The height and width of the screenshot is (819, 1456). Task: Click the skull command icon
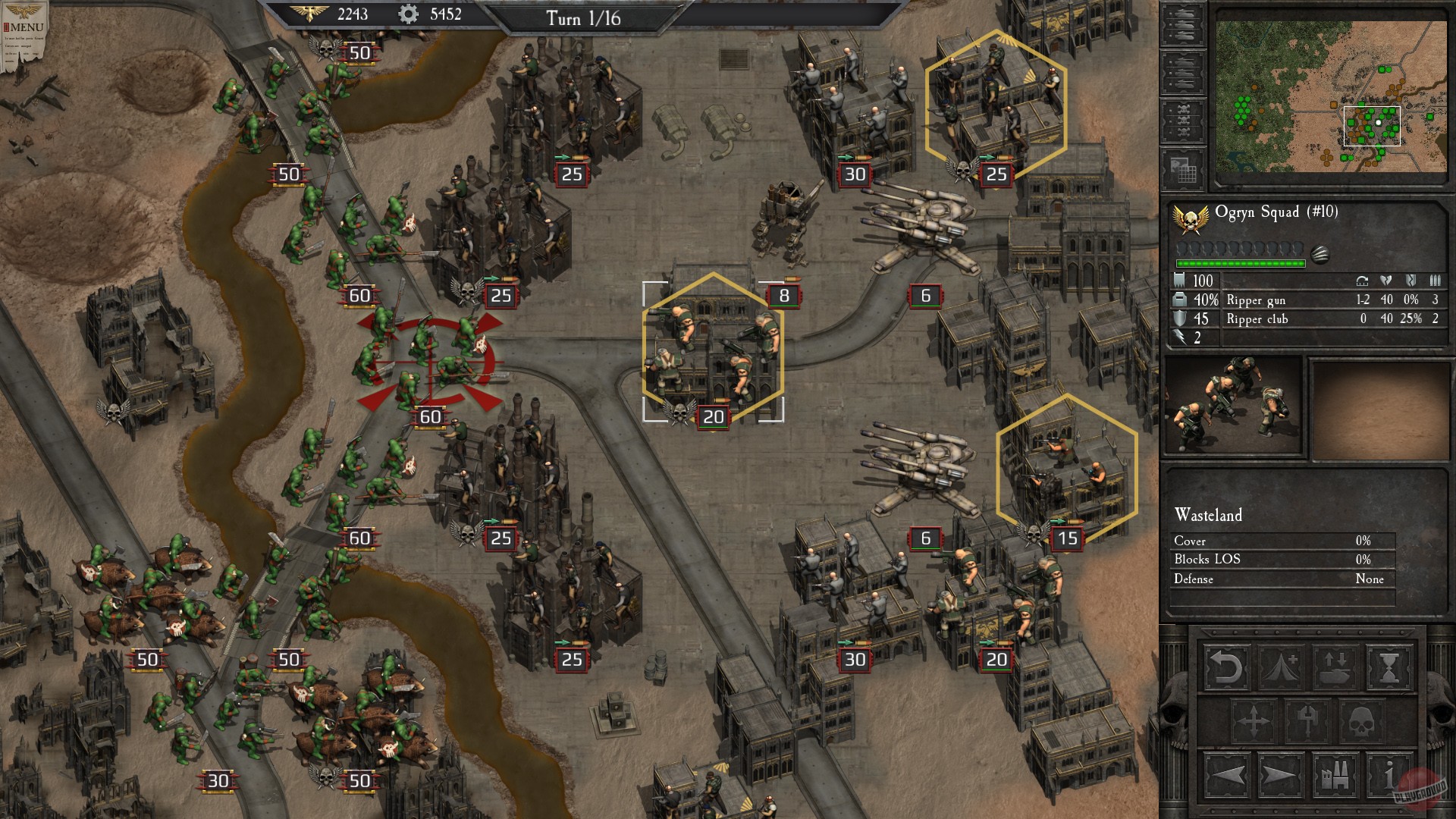coord(1362,721)
